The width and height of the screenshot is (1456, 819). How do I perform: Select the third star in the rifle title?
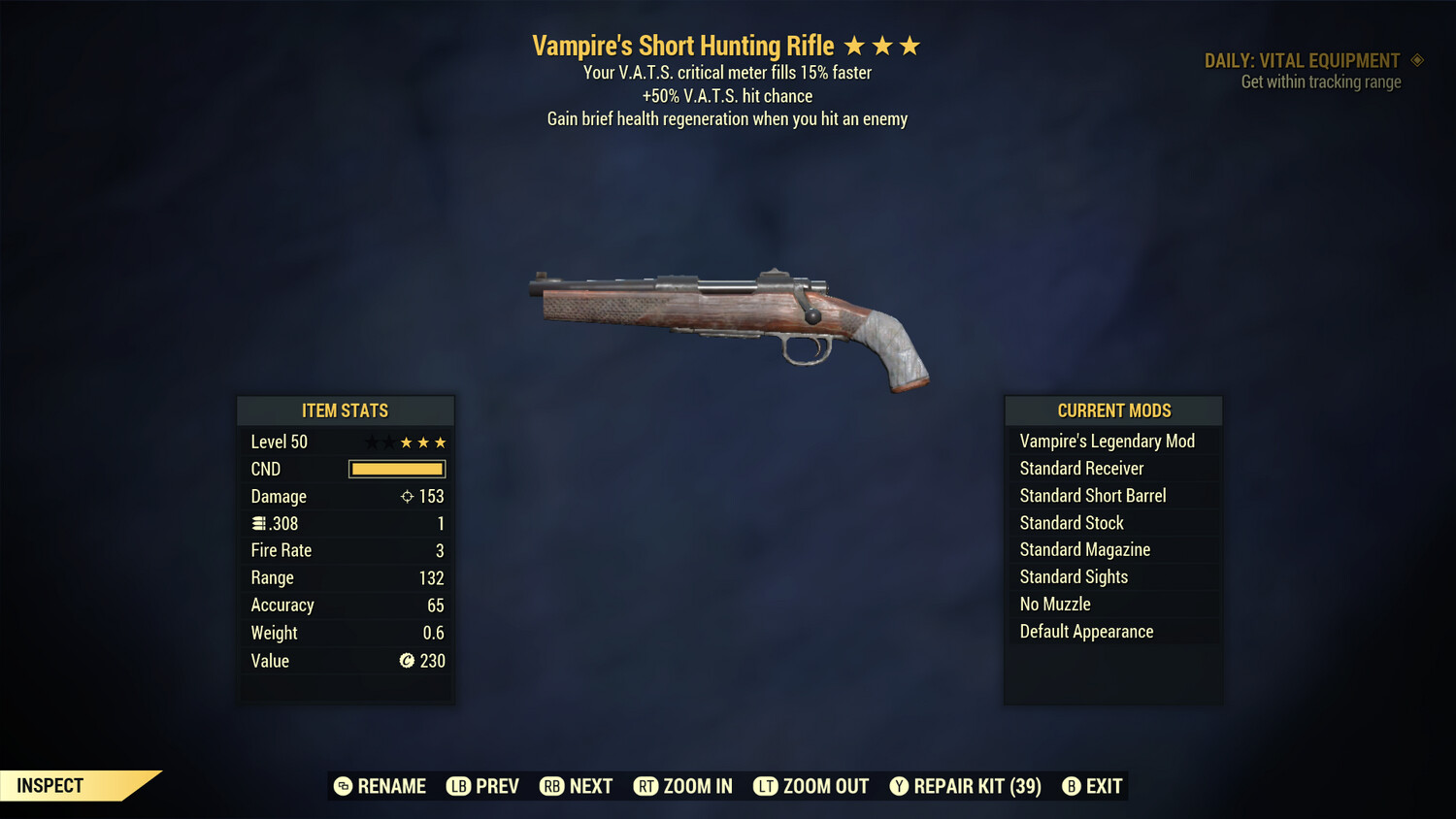coord(909,45)
